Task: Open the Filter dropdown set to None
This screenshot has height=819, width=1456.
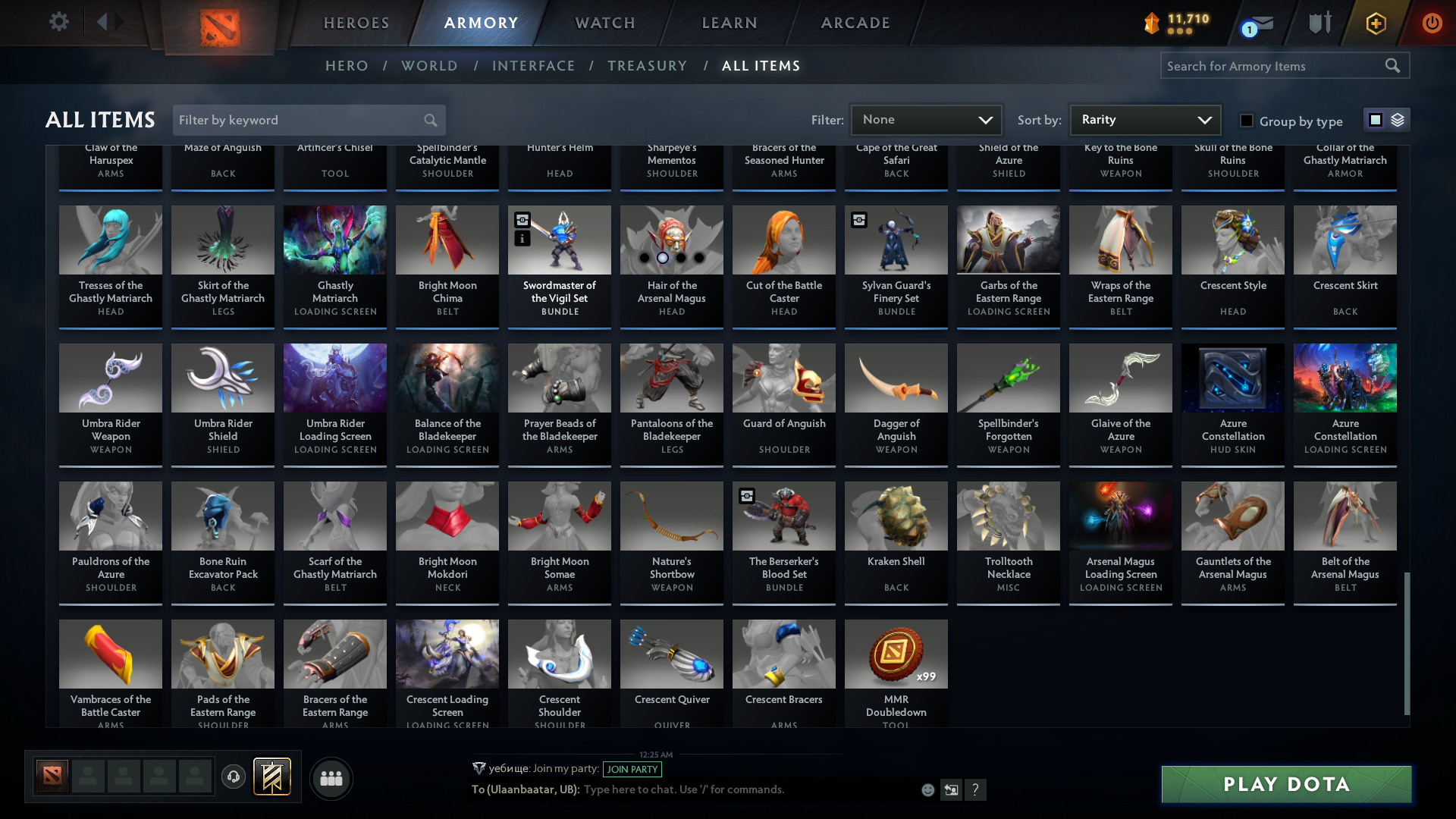Action: click(x=926, y=119)
